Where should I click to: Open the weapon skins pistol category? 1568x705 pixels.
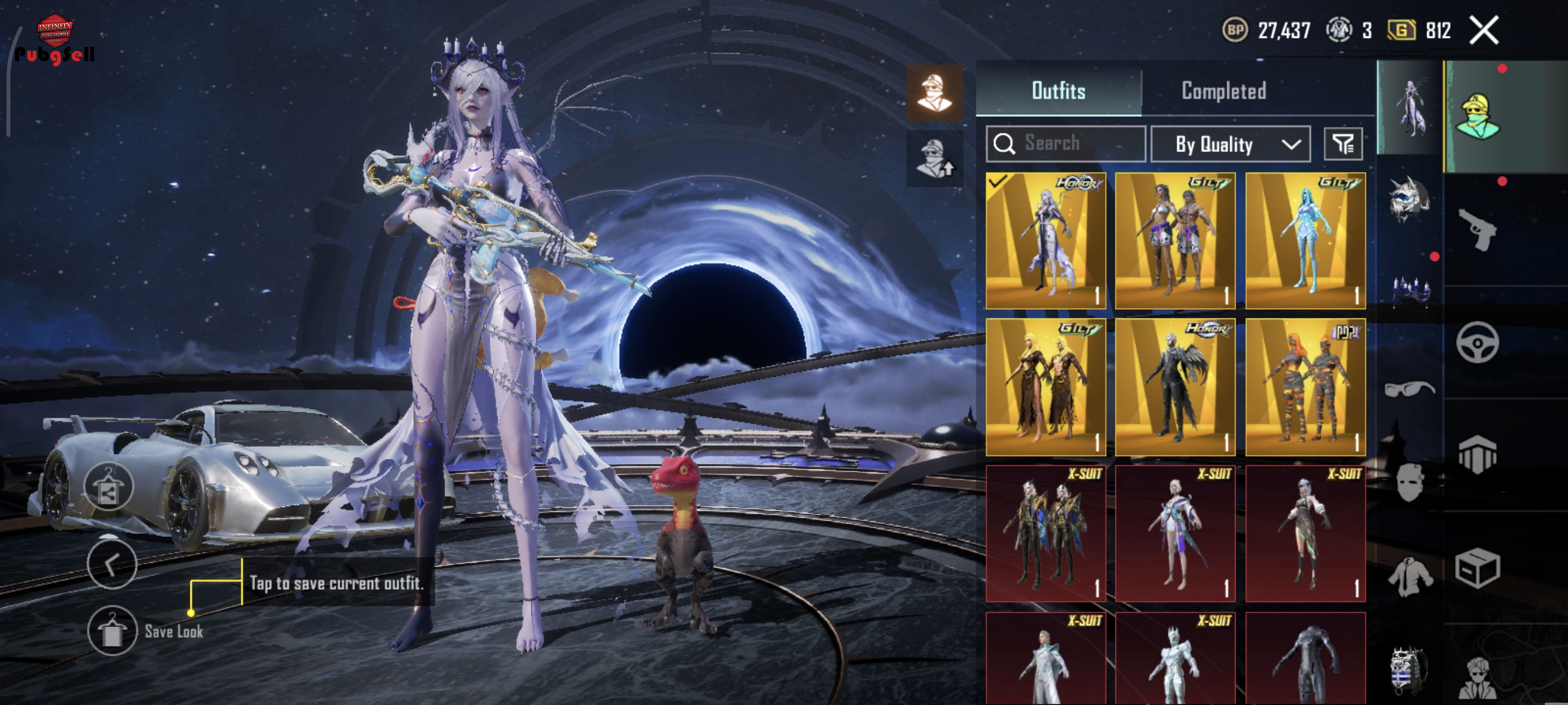point(1477,229)
